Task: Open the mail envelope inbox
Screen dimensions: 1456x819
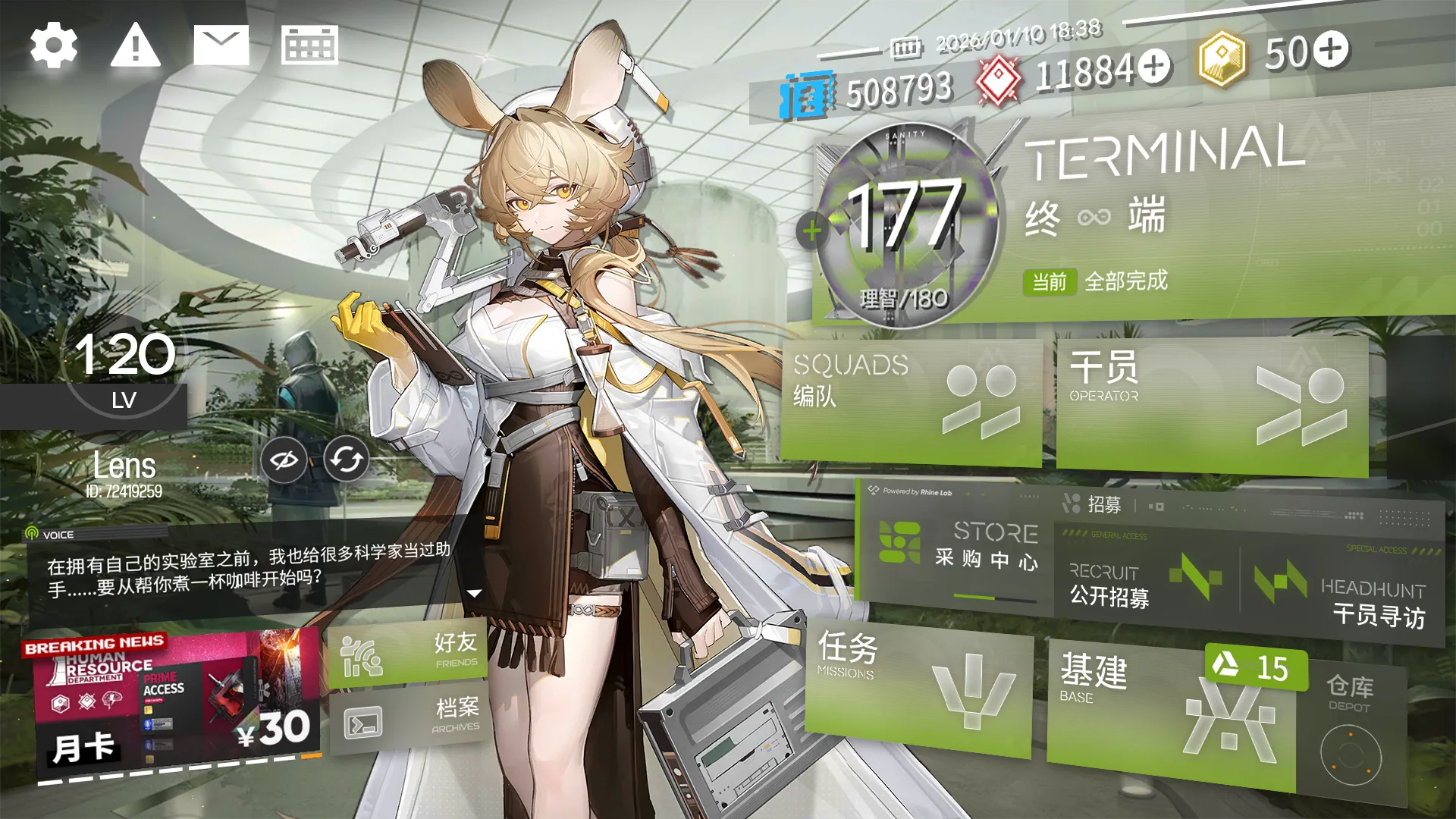Action: (221, 45)
